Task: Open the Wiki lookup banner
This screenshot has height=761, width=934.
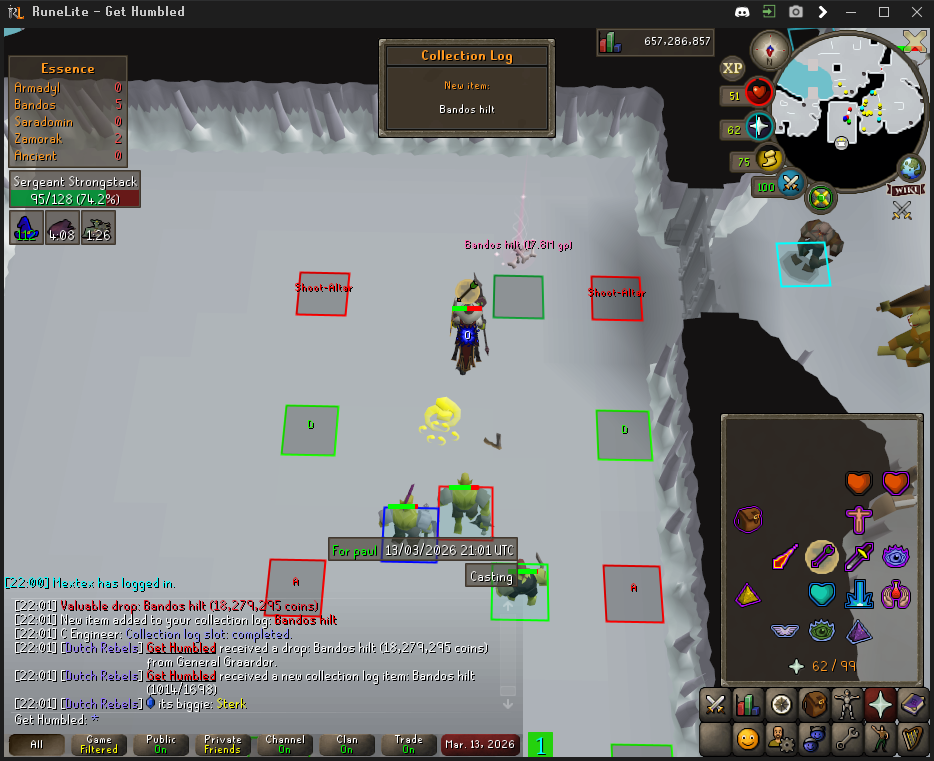Action: coord(904,189)
